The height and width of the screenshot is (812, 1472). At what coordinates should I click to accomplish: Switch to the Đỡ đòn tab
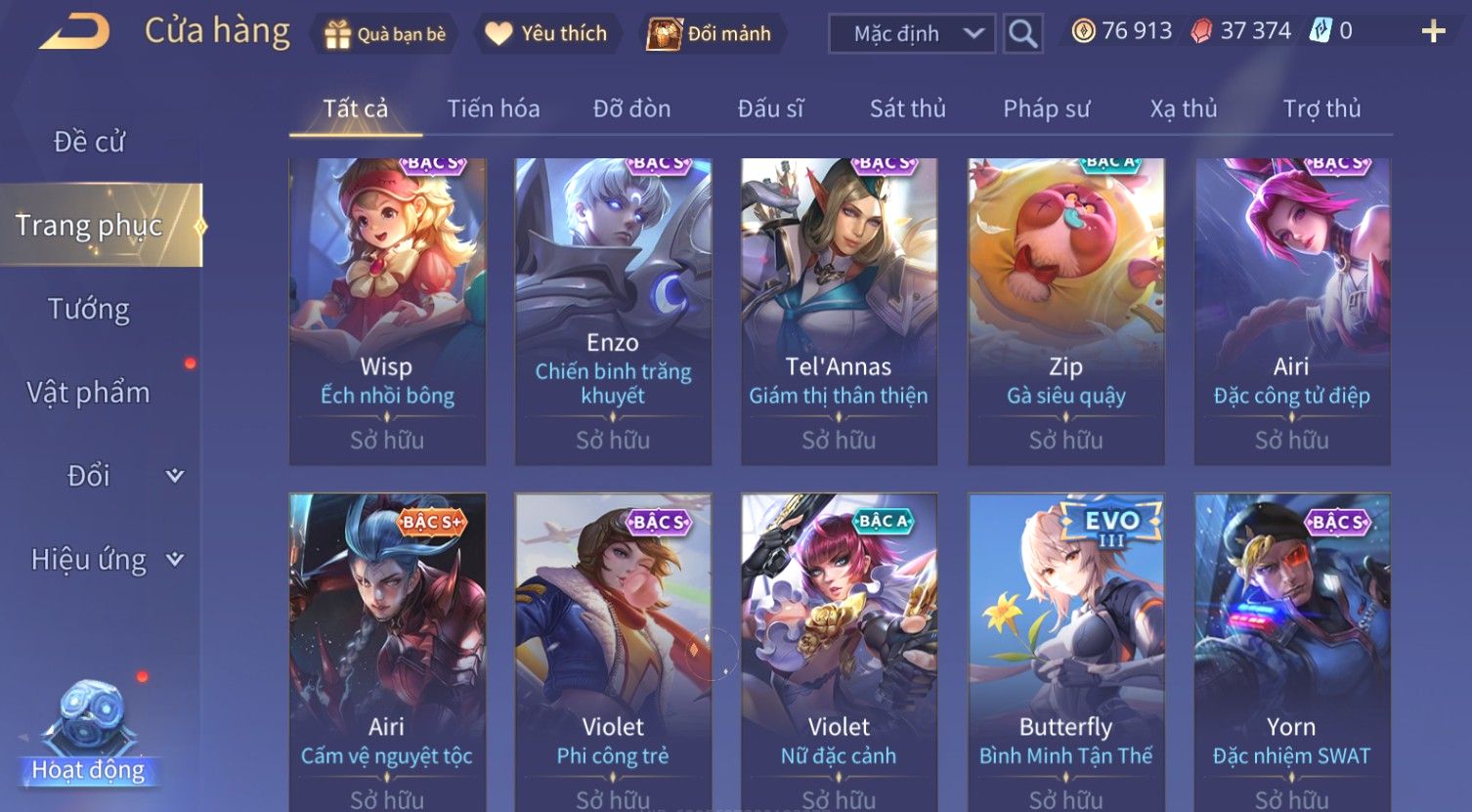click(x=631, y=108)
